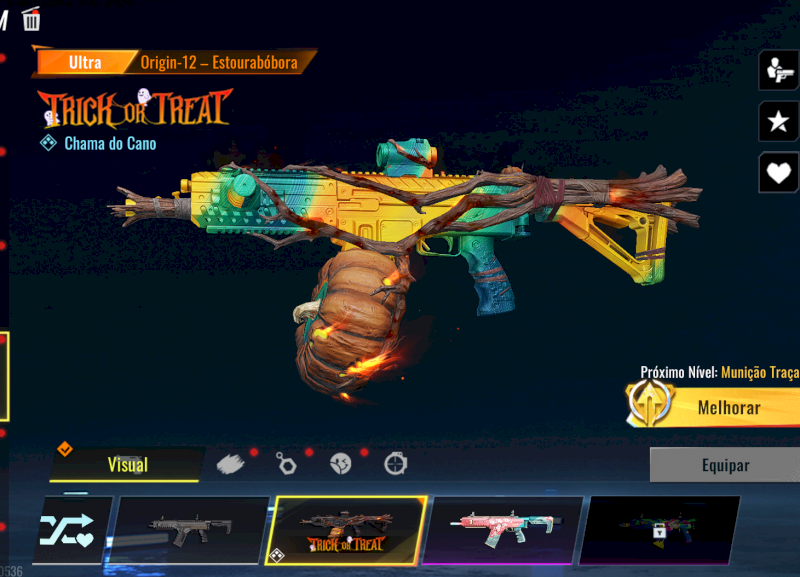Switch to the Visual tab

tap(127, 464)
